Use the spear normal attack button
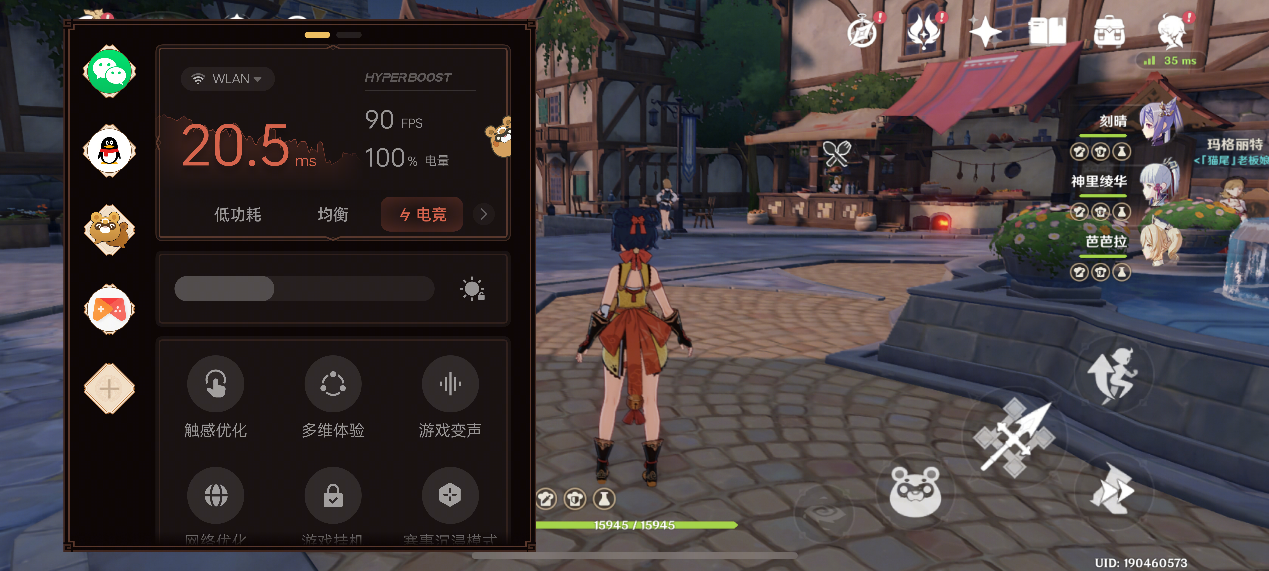 [x=1014, y=438]
